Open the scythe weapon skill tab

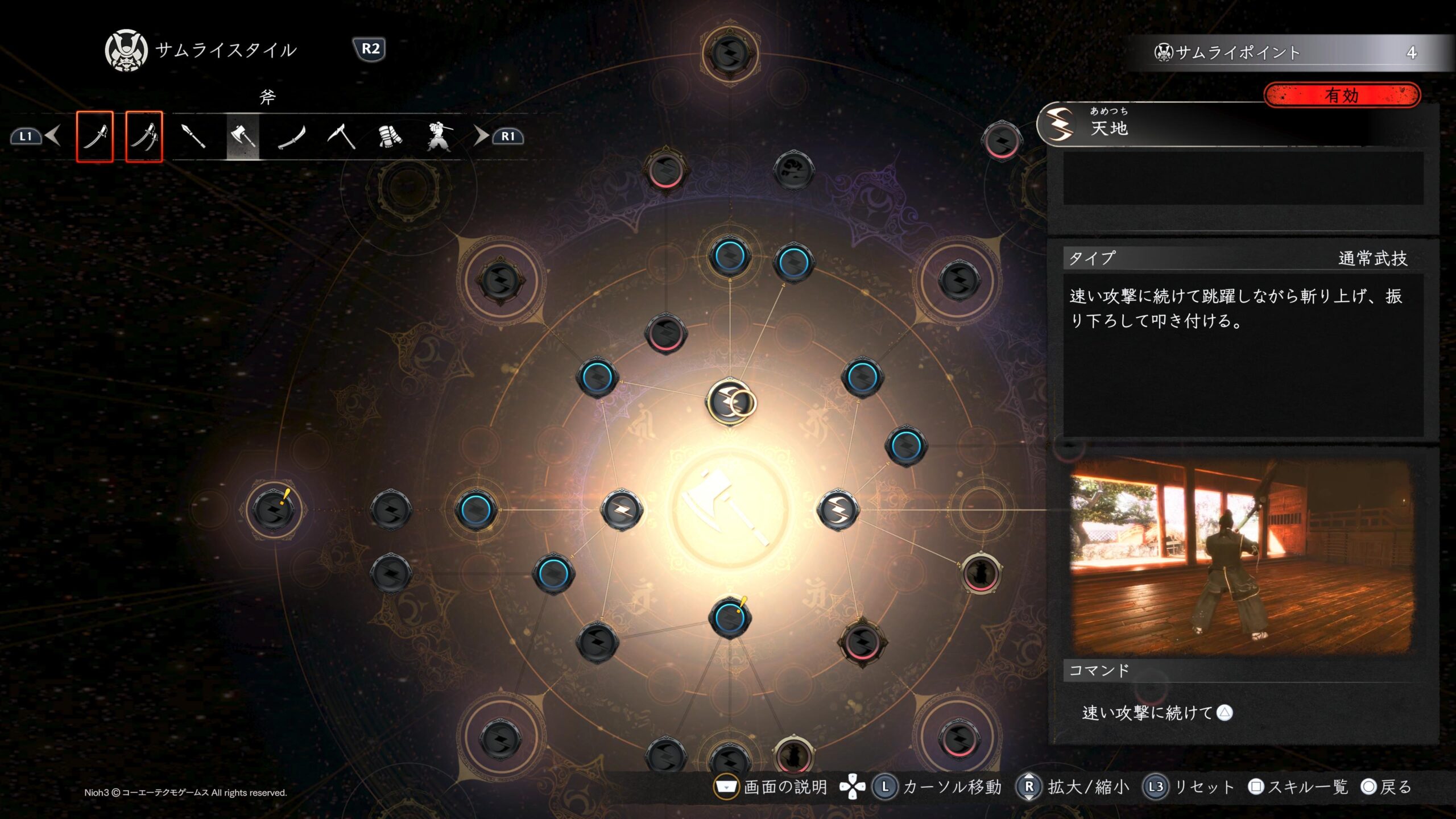(341, 136)
